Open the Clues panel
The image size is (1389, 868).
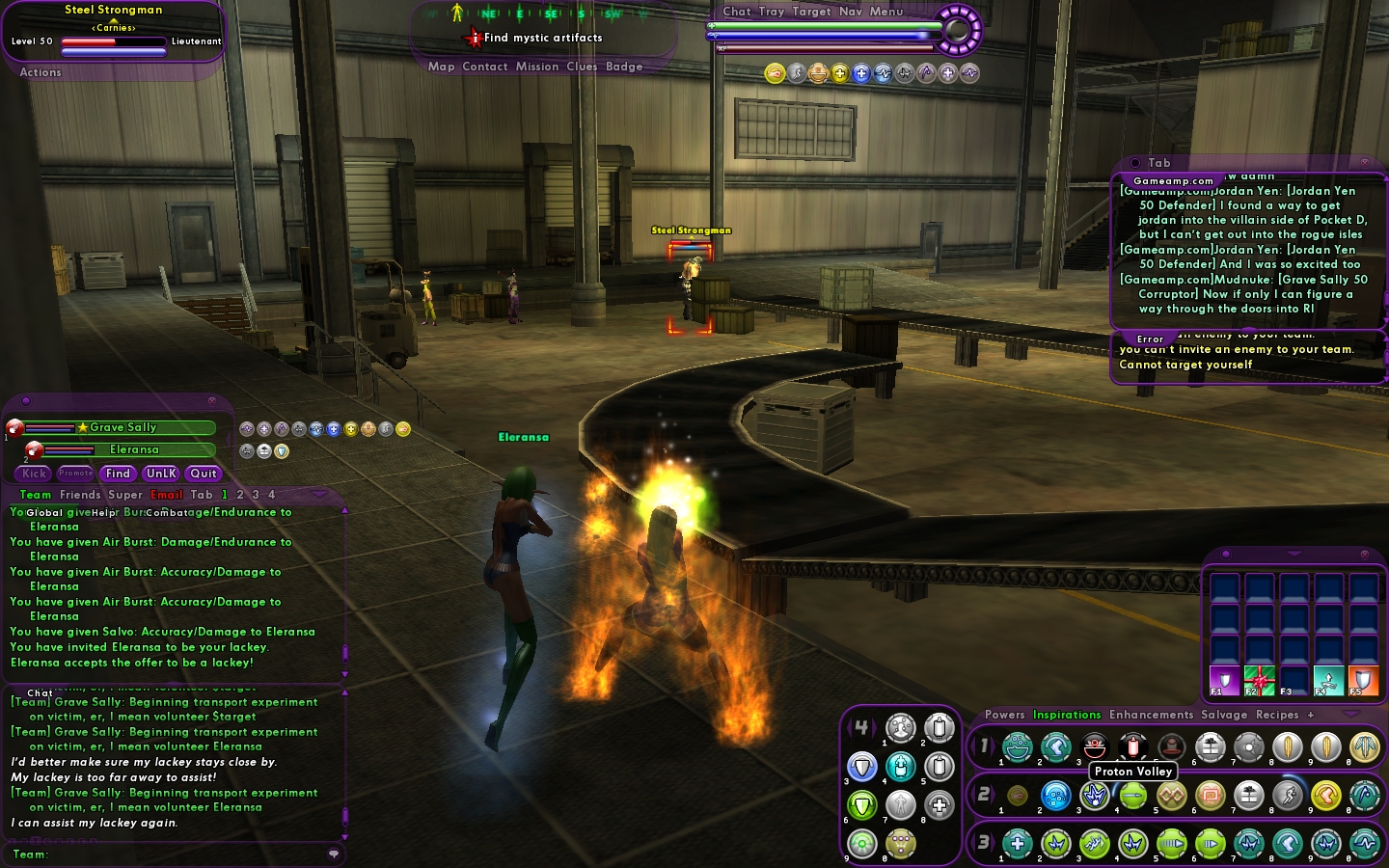pos(582,67)
